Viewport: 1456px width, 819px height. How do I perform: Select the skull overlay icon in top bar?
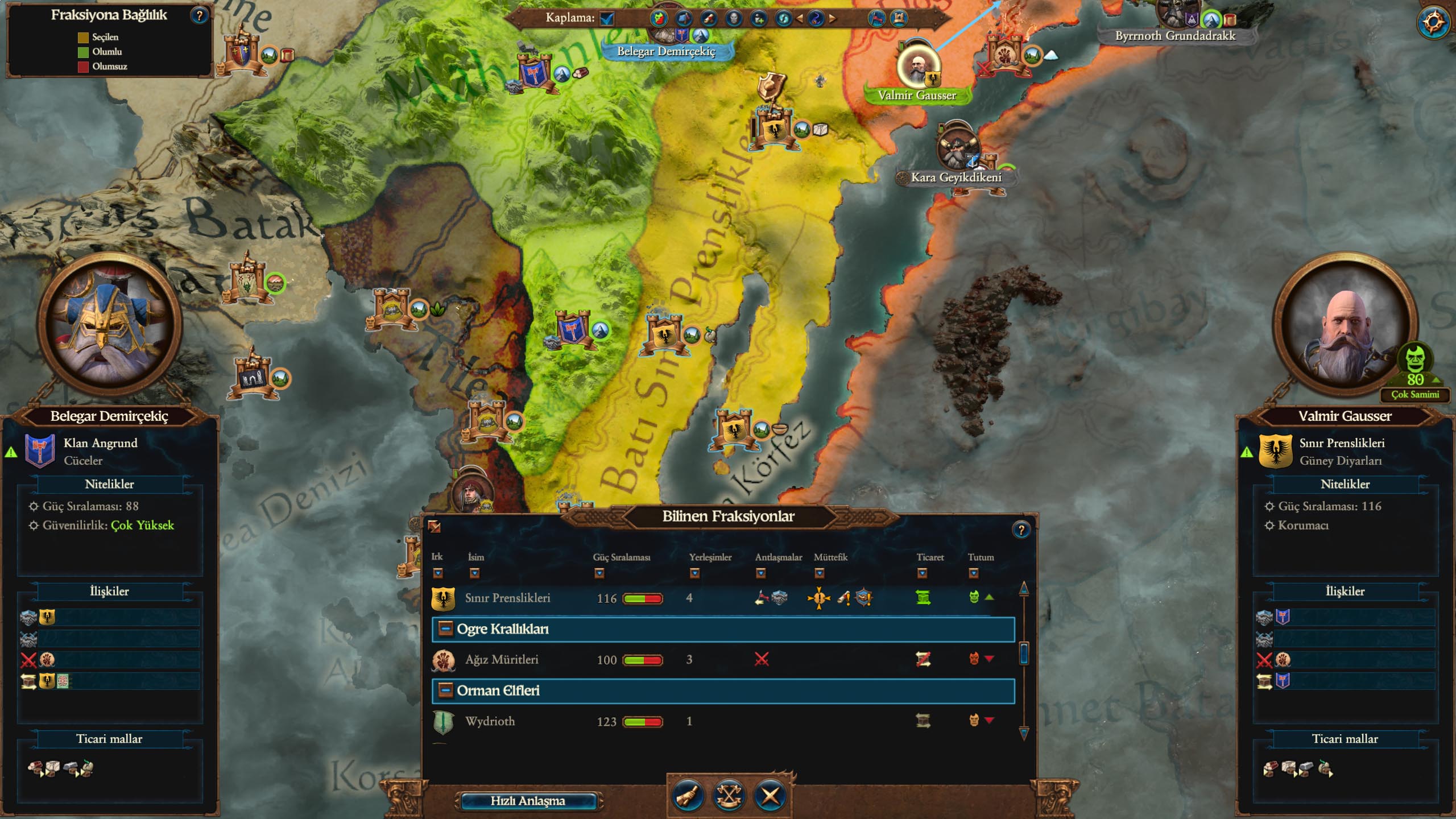pos(734,18)
